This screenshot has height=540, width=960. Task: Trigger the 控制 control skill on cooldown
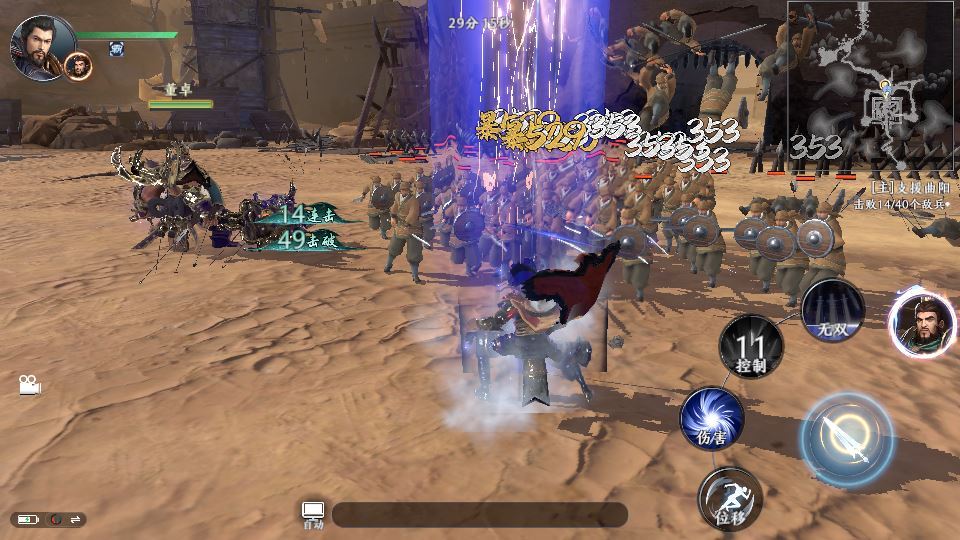pyautogui.click(x=751, y=347)
